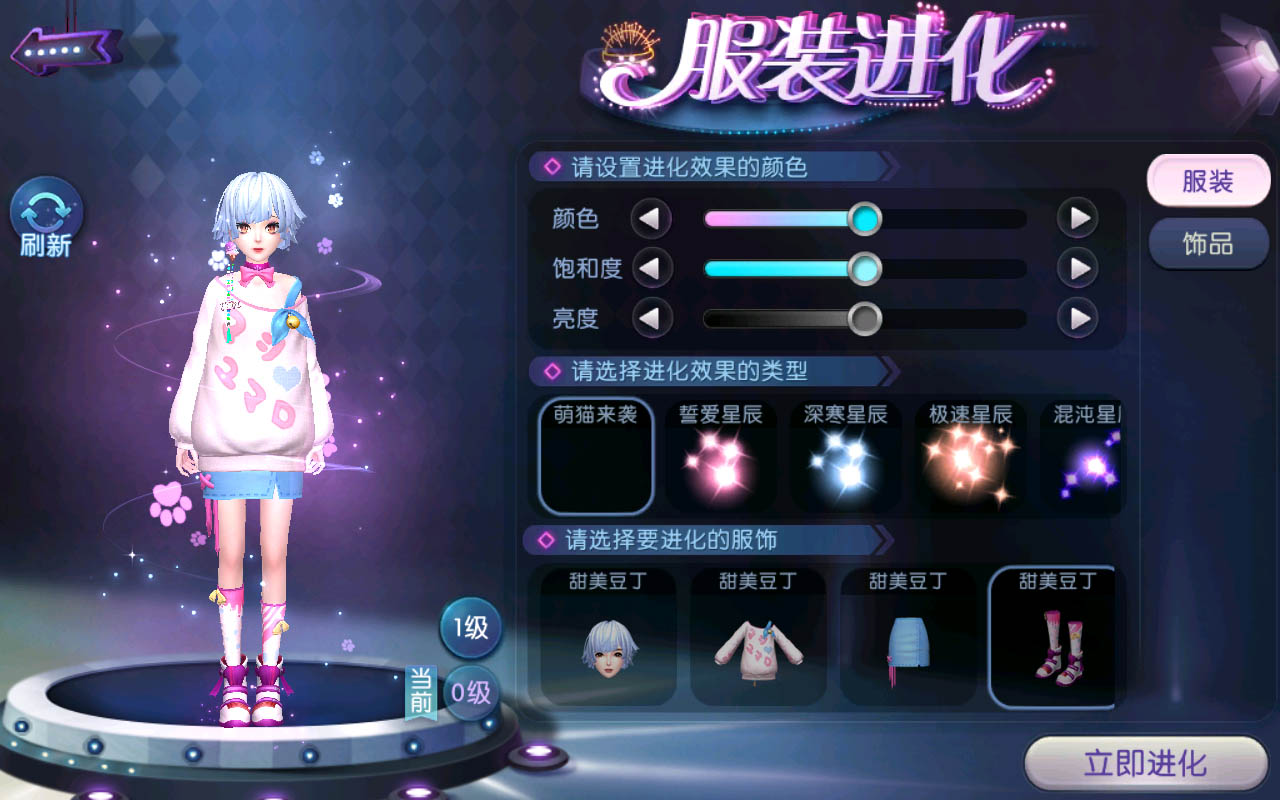Click the 亮度 brightness slider handle

pos(864,318)
